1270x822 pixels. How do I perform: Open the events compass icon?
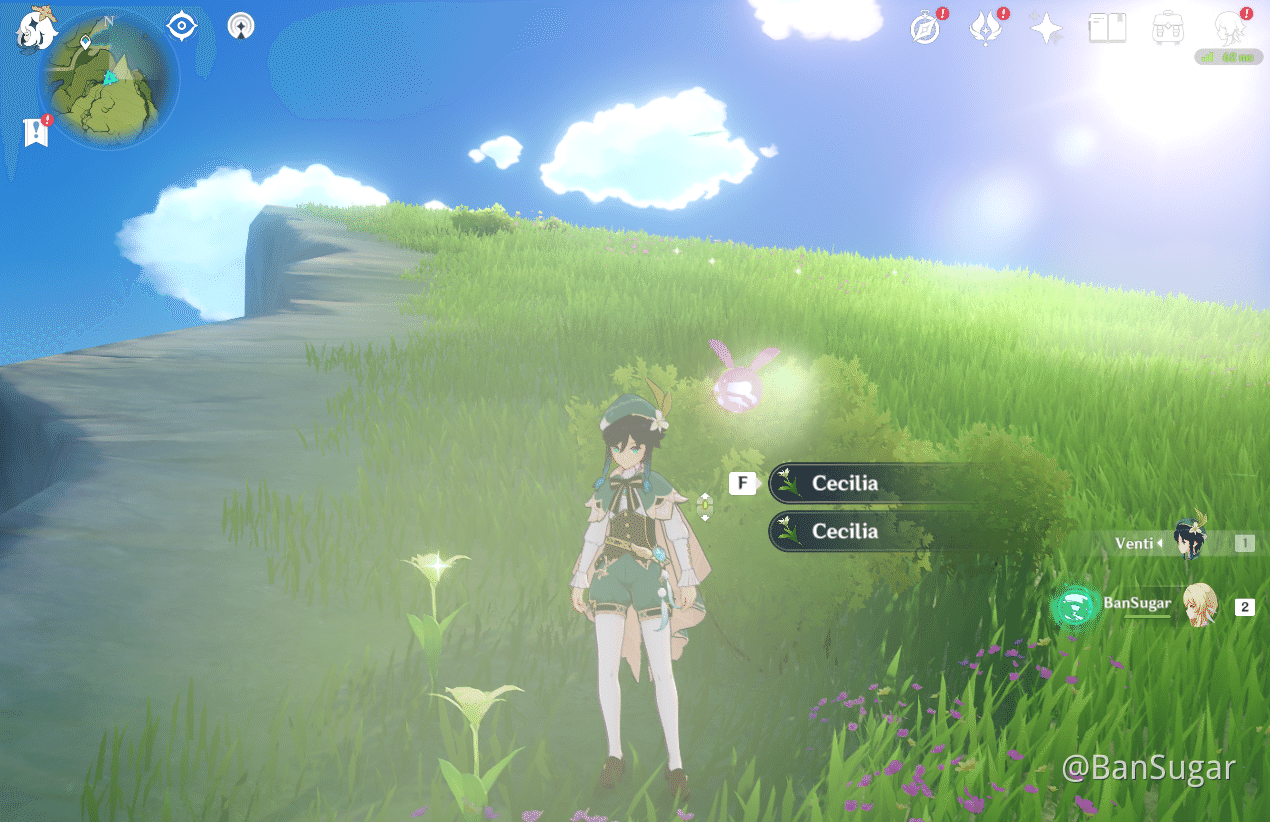[926, 29]
